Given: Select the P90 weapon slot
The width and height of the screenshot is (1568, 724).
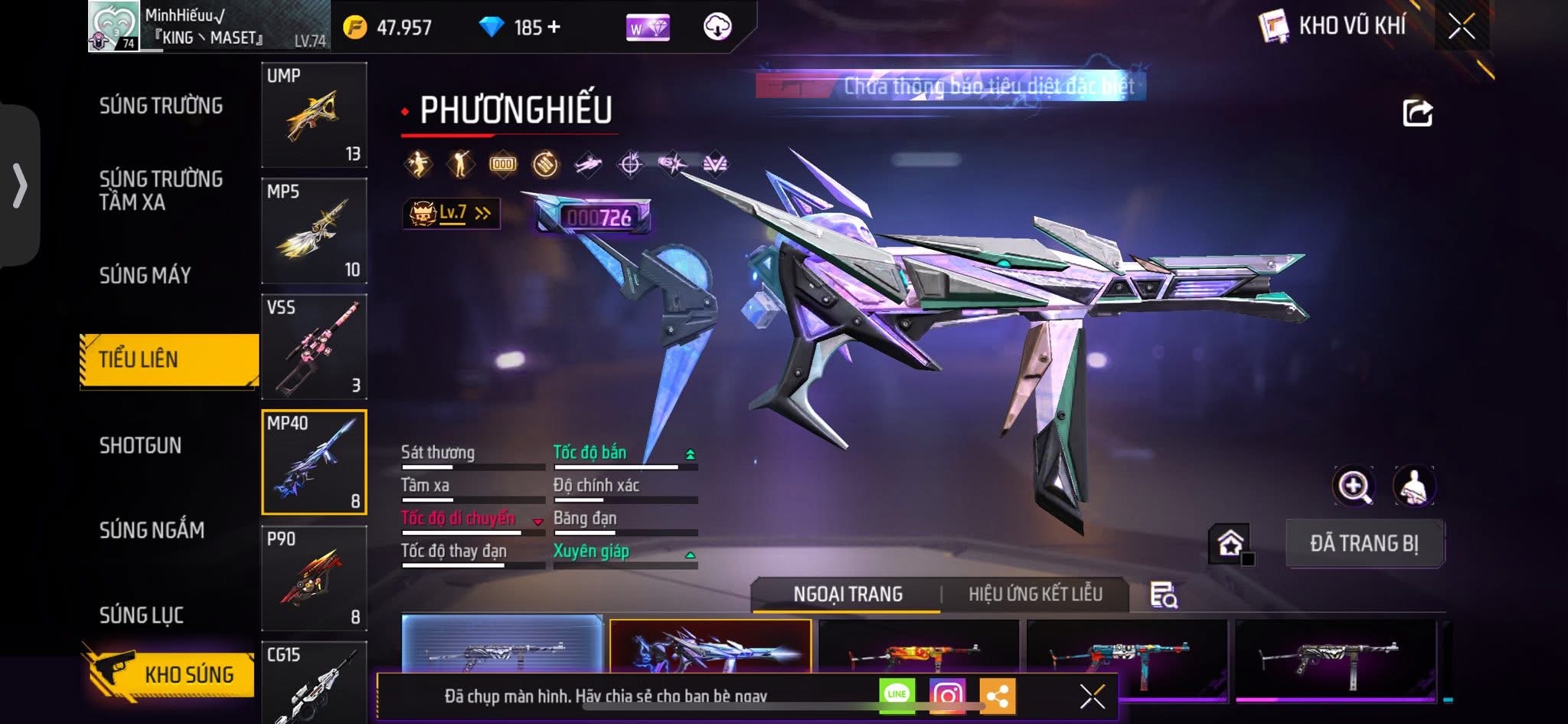Looking at the screenshot, I should click(314, 578).
